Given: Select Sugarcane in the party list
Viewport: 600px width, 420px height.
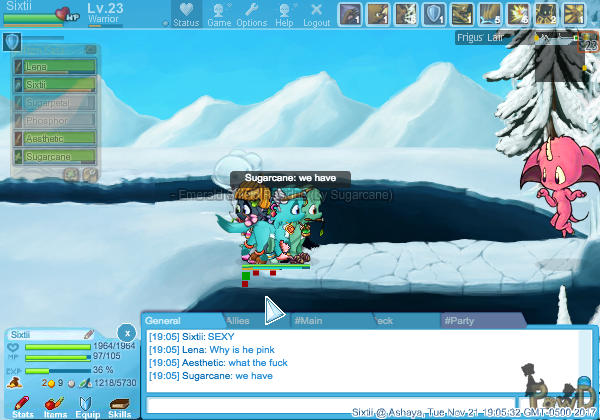Looking at the screenshot, I should tap(56, 157).
